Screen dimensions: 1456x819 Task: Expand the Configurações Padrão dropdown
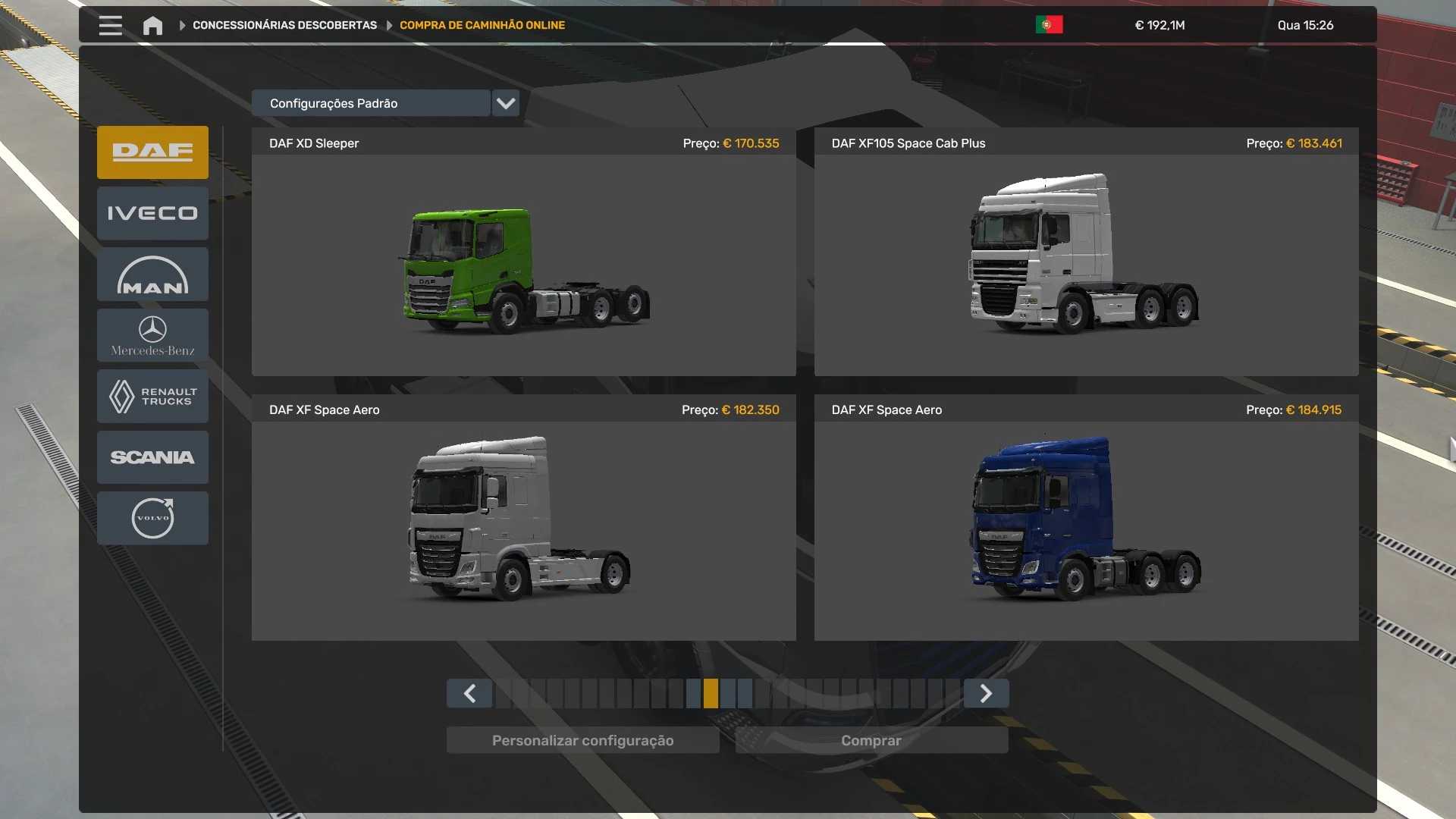pyautogui.click(x=505, y=103)
